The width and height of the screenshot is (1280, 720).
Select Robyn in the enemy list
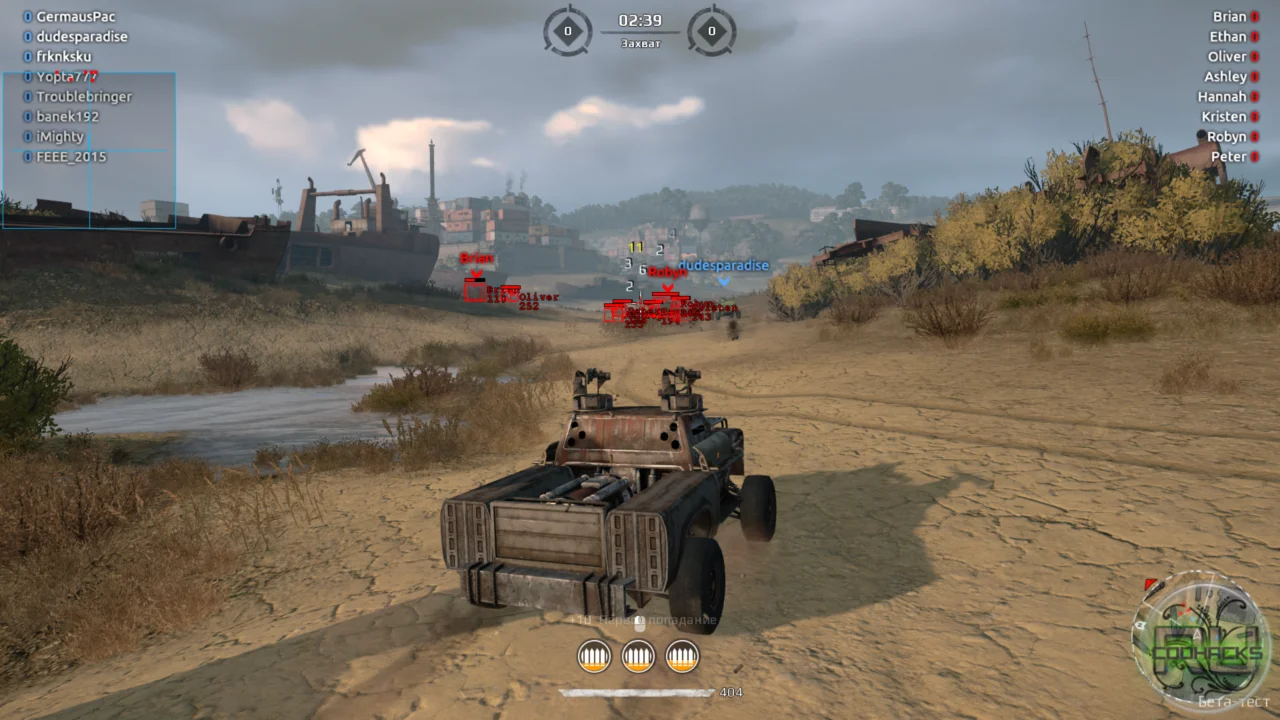pos(1226,137)
